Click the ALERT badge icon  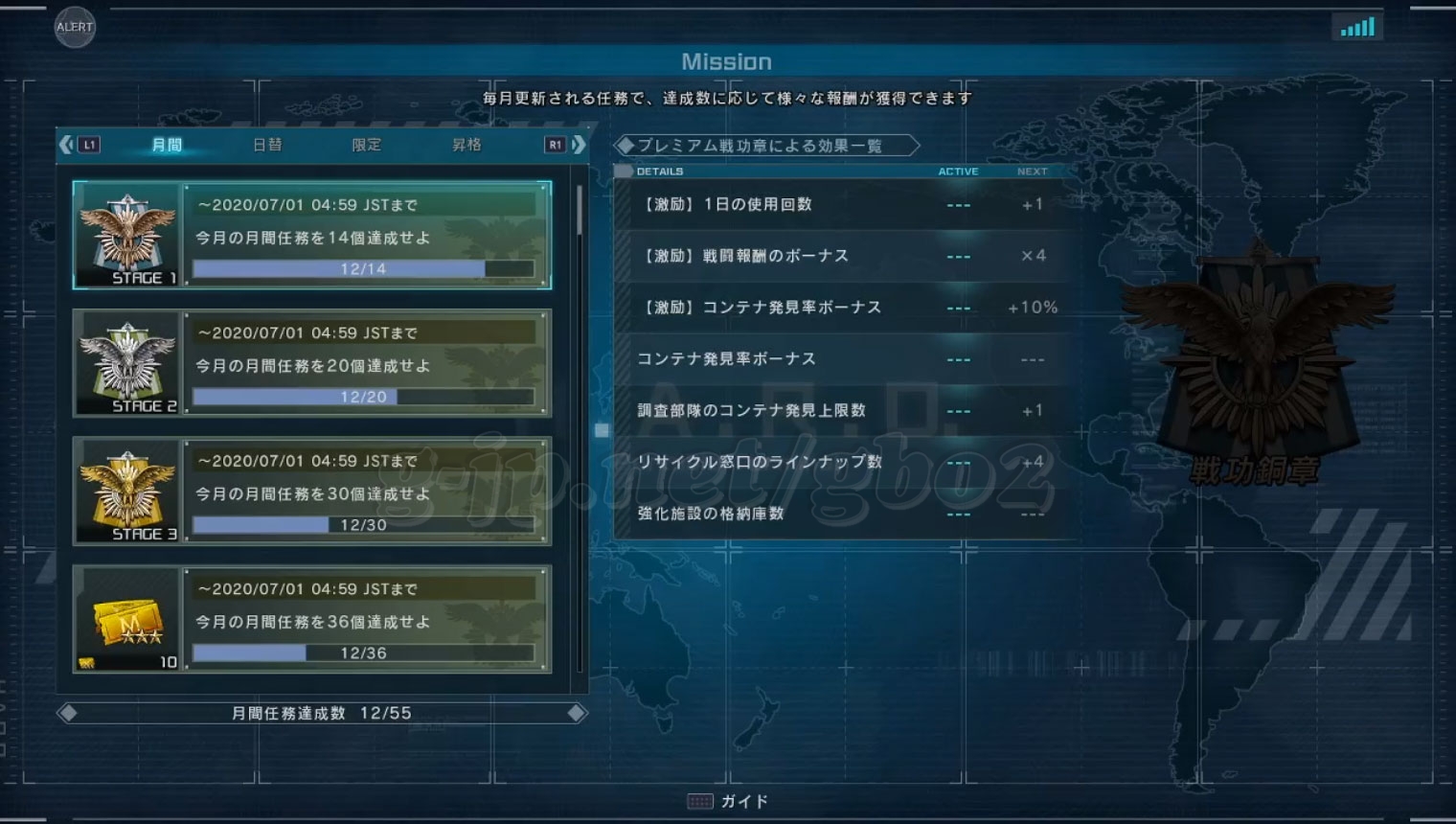[74, 27]
